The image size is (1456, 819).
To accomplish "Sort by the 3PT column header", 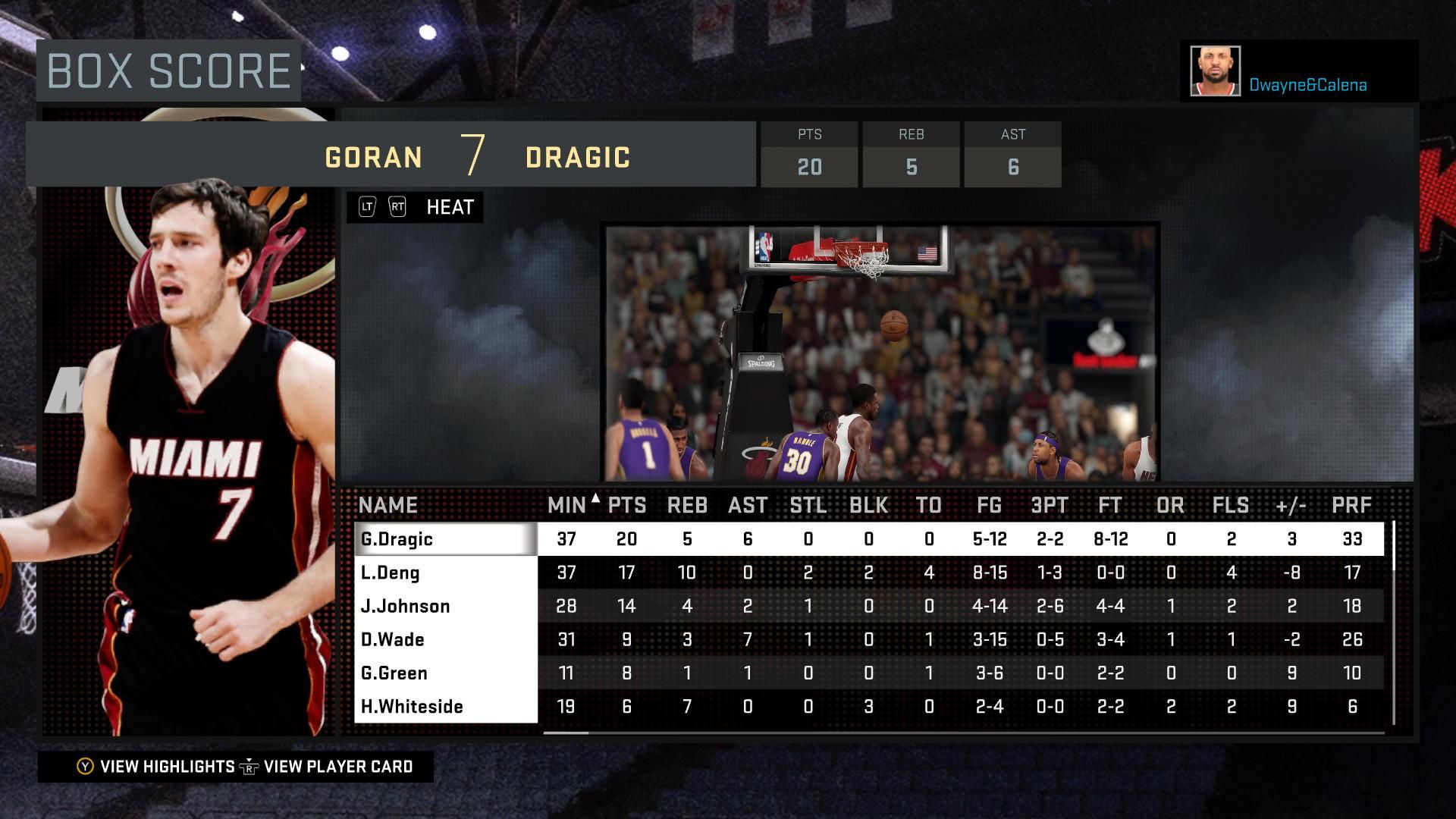I will coord(1050,505).
